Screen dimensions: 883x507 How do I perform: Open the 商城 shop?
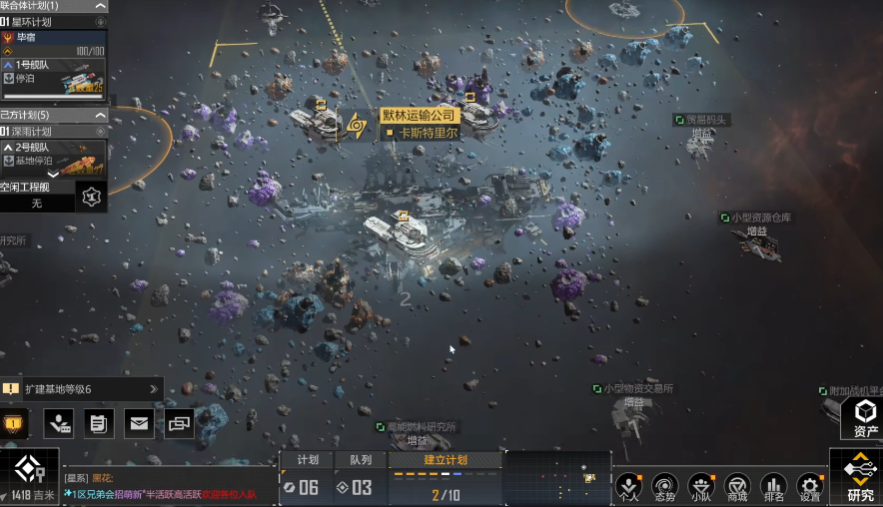pyautogui.click(x=737, y=487)
